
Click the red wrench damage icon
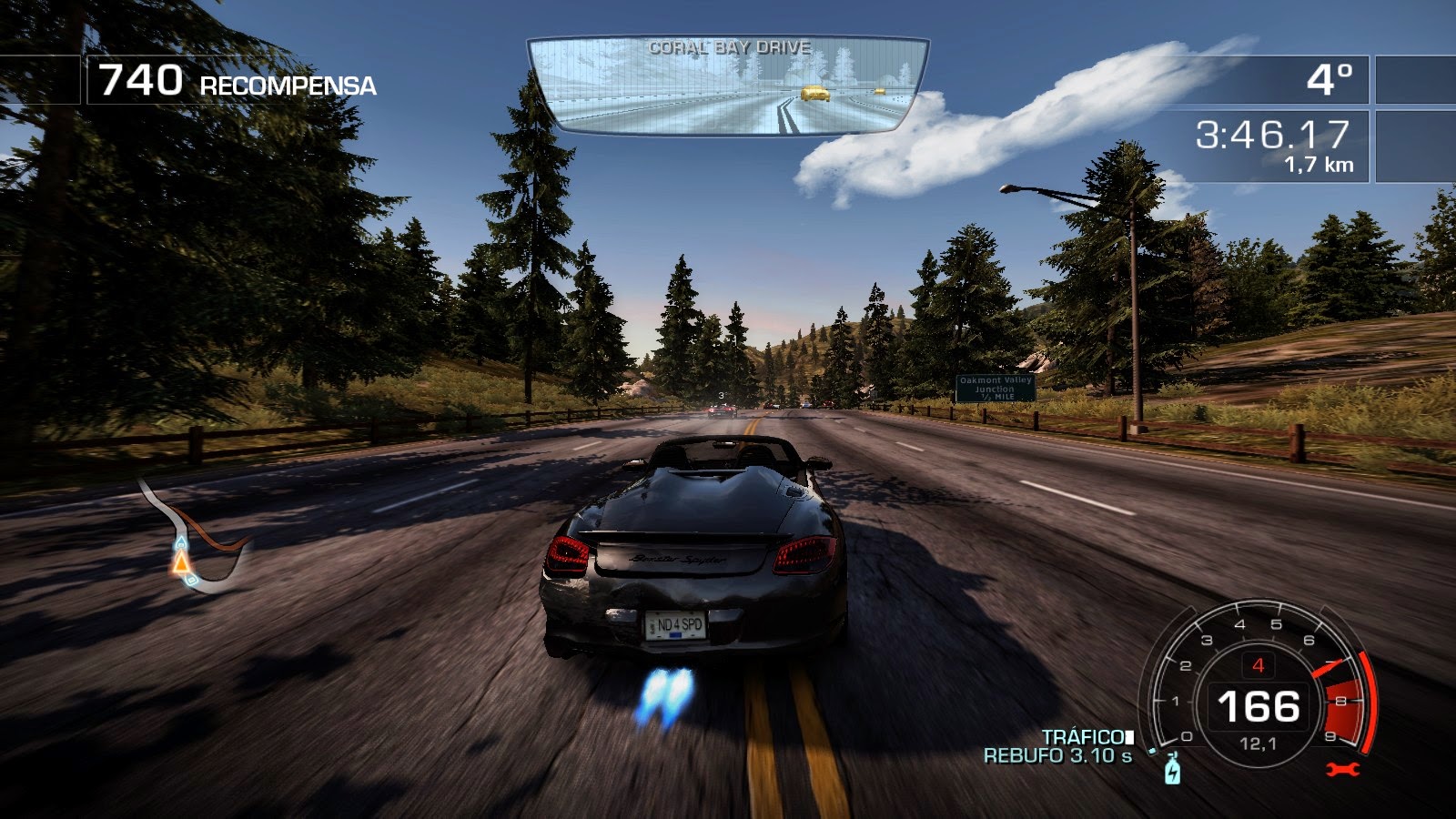point(1342,770)
